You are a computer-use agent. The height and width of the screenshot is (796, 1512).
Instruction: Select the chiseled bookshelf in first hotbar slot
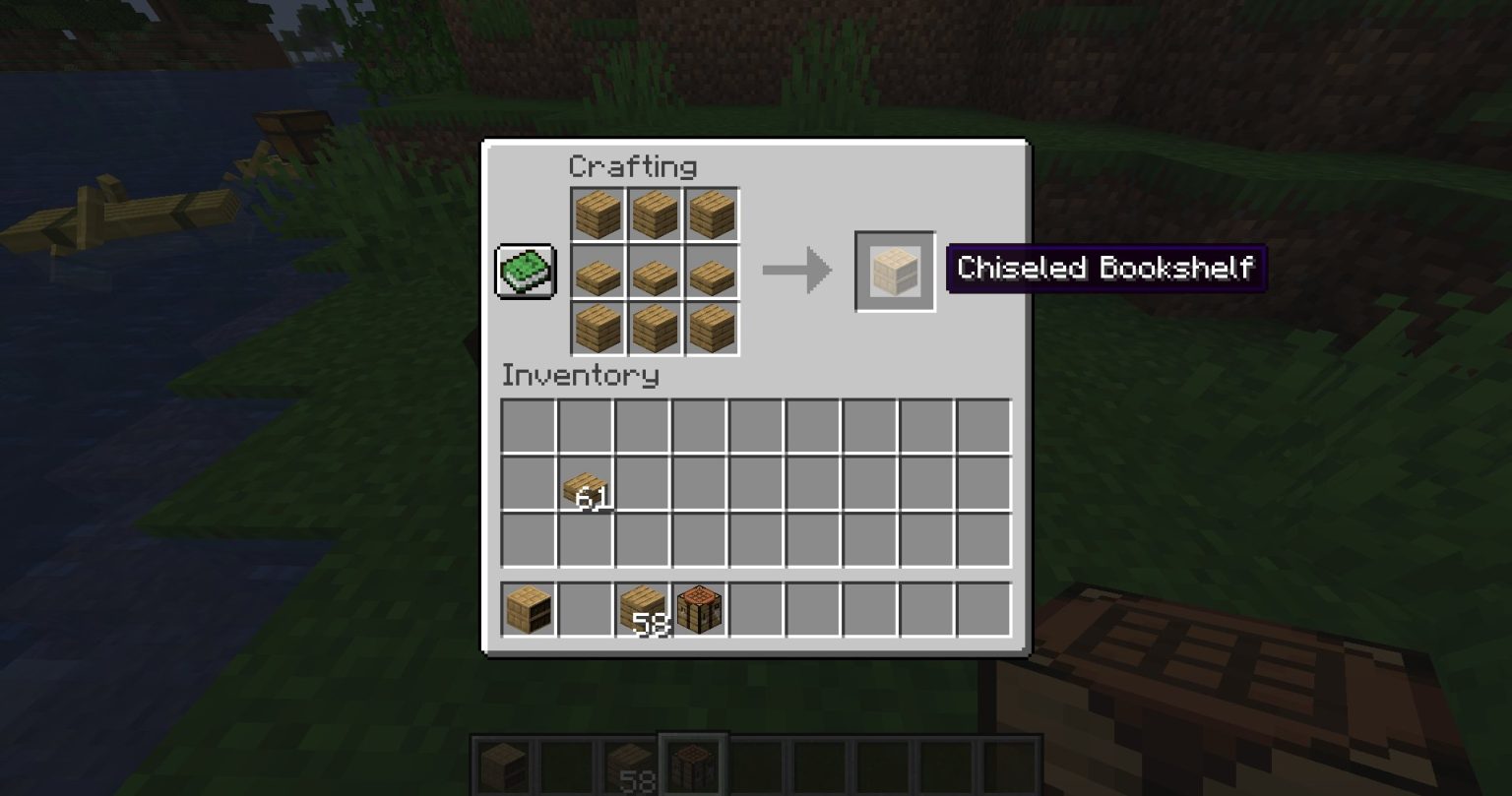coord(527,608)
